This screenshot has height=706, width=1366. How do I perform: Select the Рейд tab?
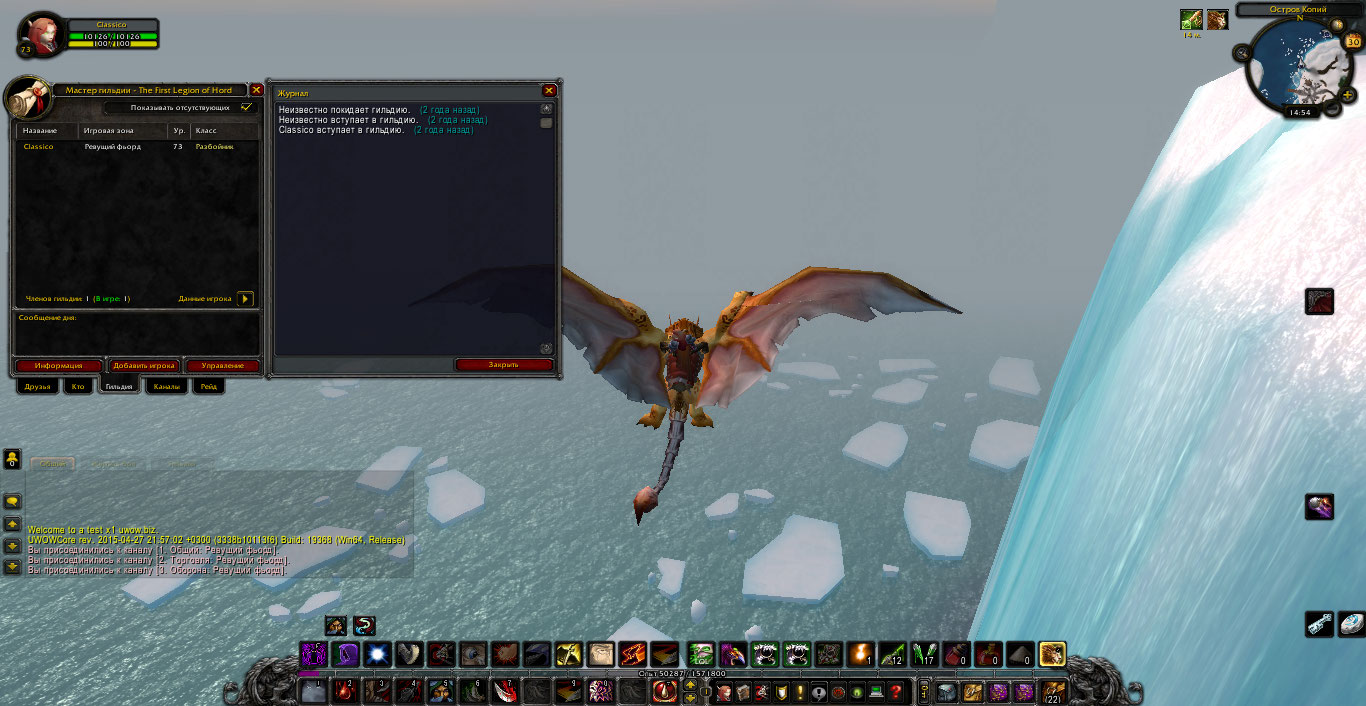207,387
